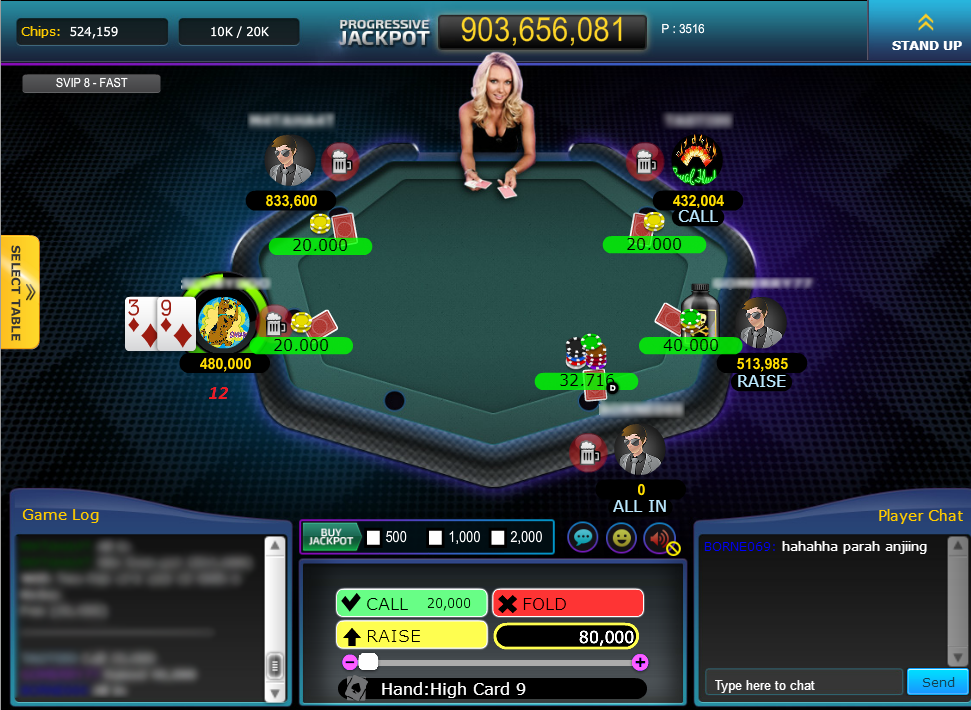Screen dimensions: 971x710
Task: Decrease raise amount with the minus button
Action: click(x=349, y=662)
